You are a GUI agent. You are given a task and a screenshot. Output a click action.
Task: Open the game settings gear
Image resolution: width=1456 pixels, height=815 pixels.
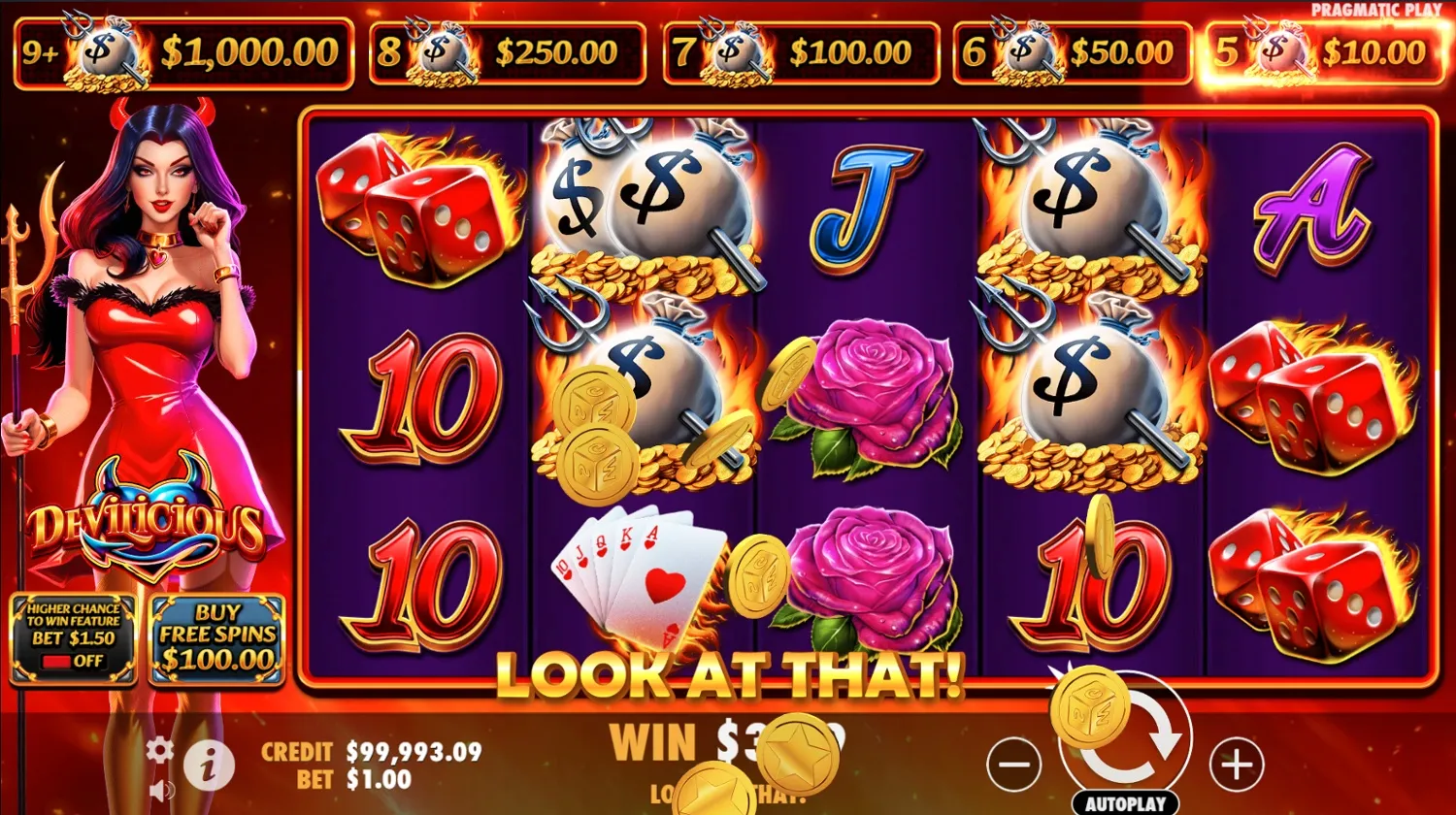(158, 748)
